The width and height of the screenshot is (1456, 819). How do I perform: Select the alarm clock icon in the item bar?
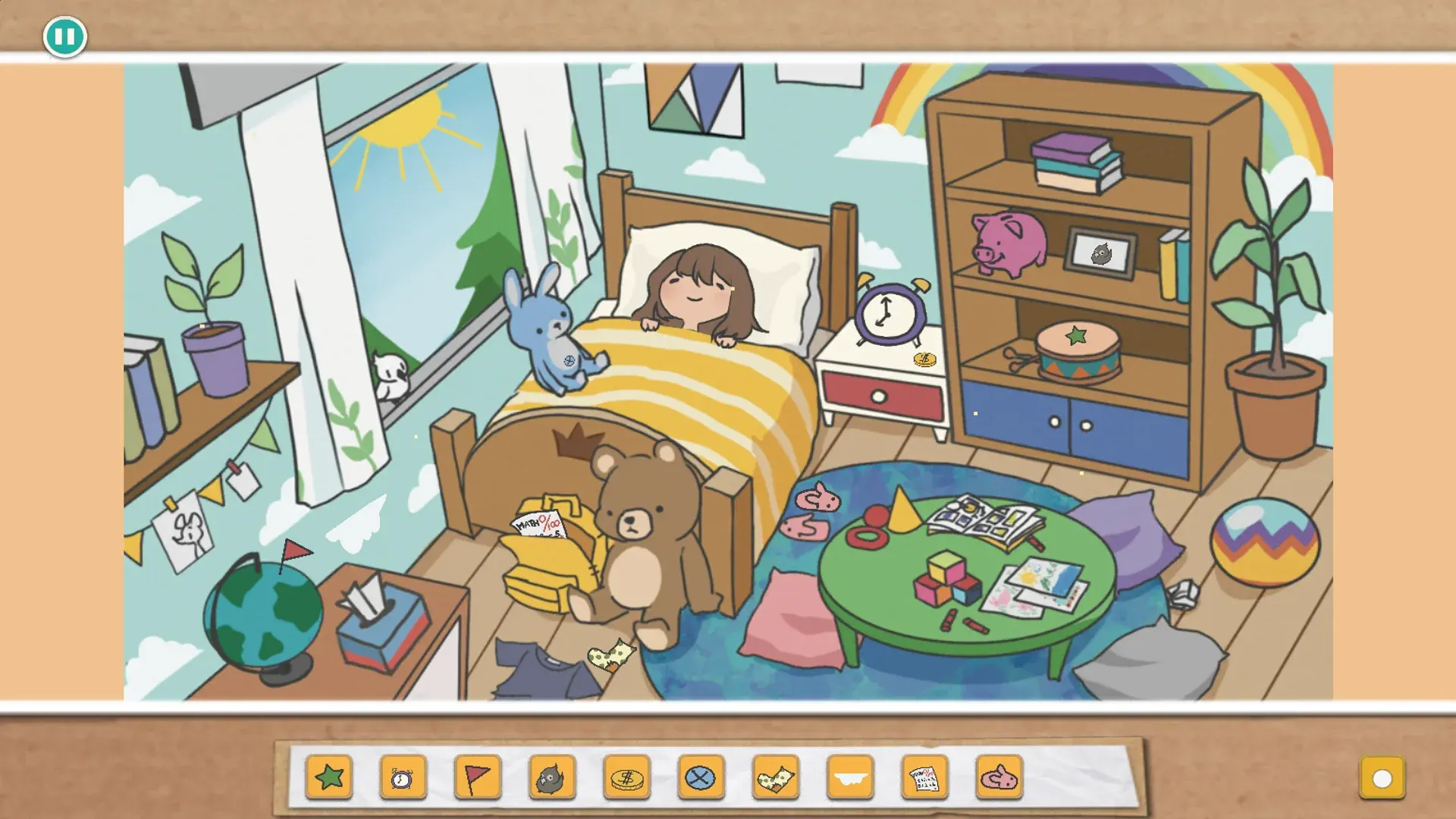tap(403, 777)
